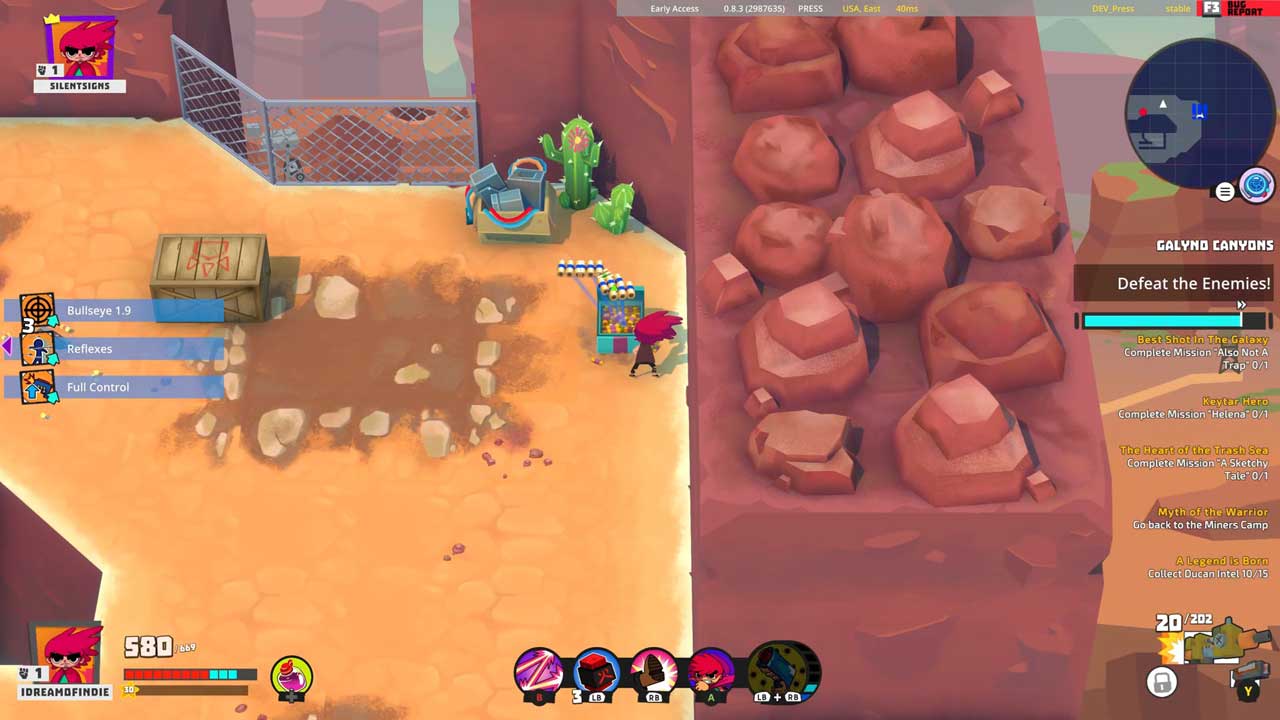Click the IDREAMOFINDIE player portrait
The height and width of the screenshot is (720, 1280).
click(68, 655)
